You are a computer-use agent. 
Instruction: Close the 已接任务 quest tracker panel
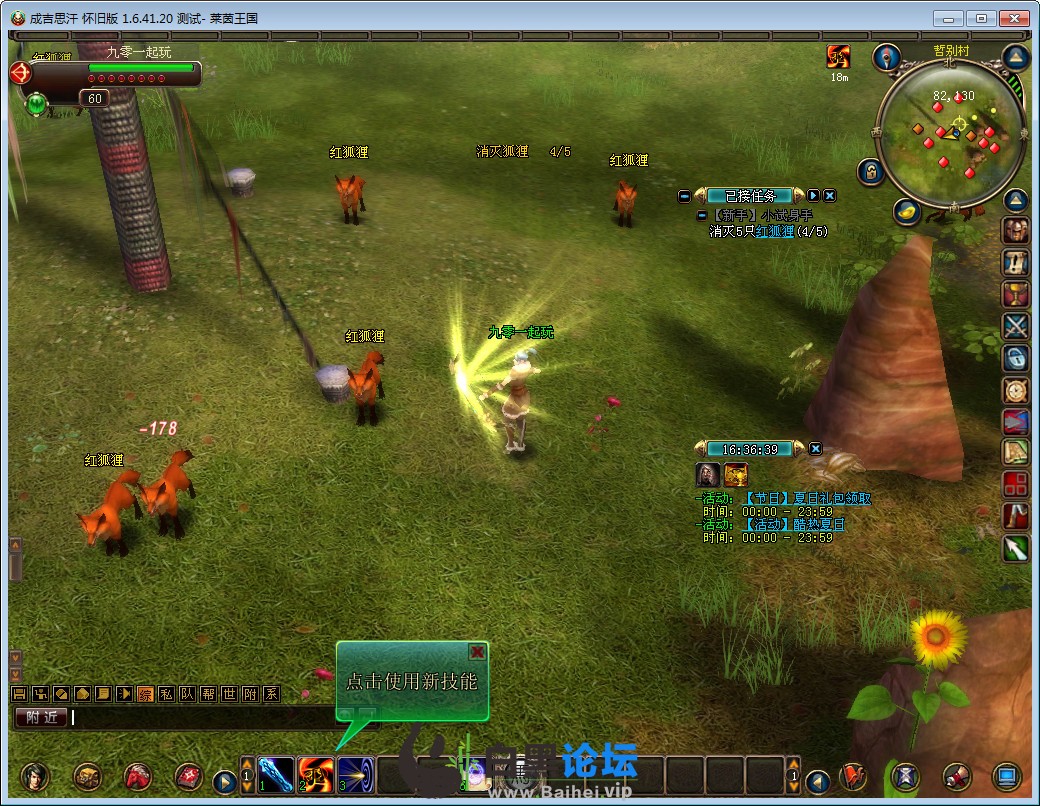pos(830,196)
